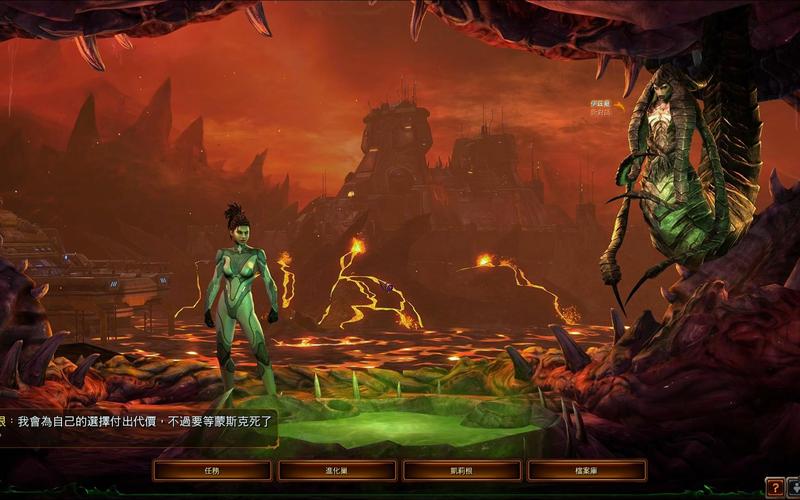800x500 pixels.
Task: Open the 進化巢 evolution pit
Action: tap(337, 470)
